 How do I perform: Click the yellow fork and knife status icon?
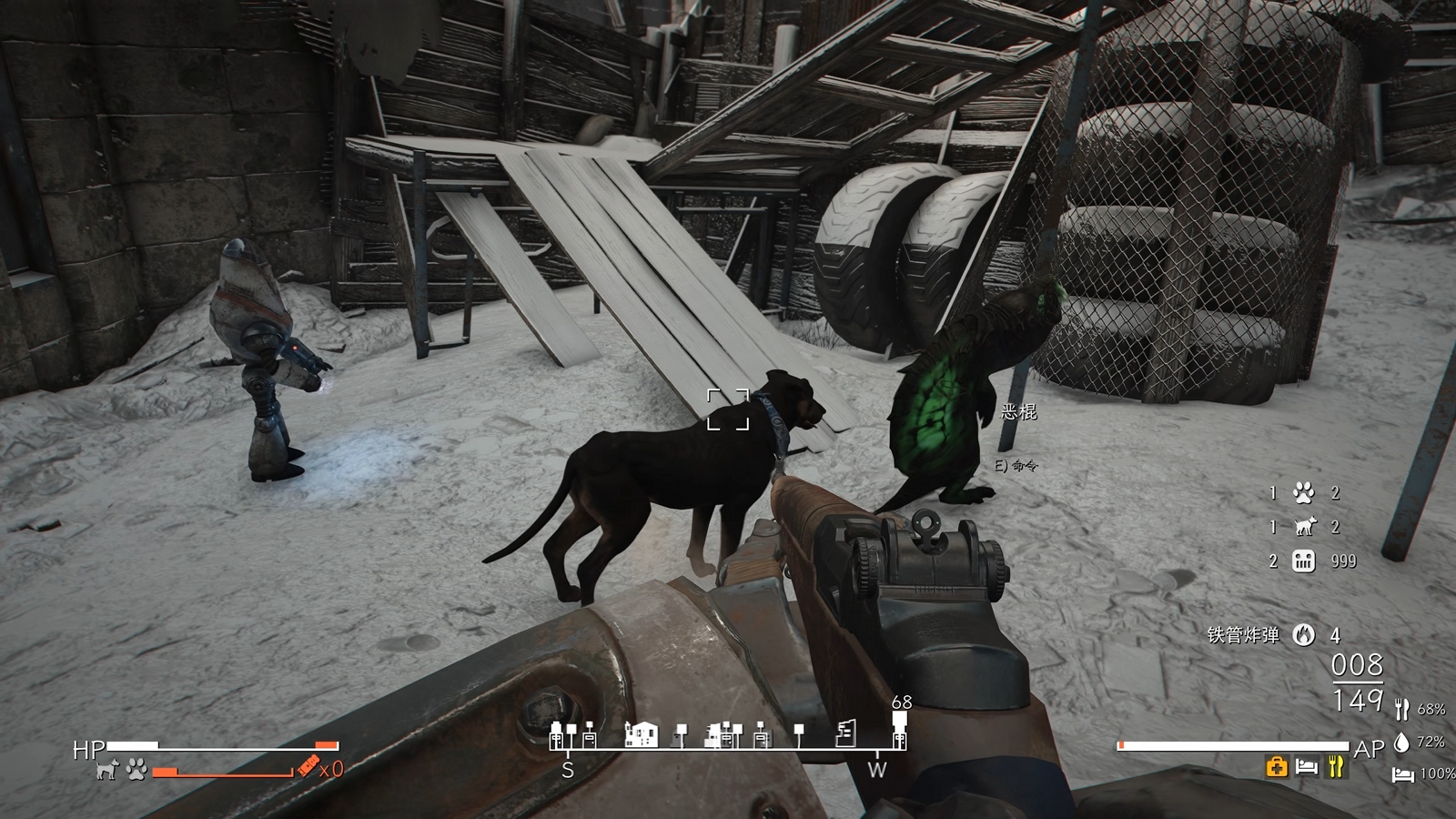click(x=1336, y=767)
